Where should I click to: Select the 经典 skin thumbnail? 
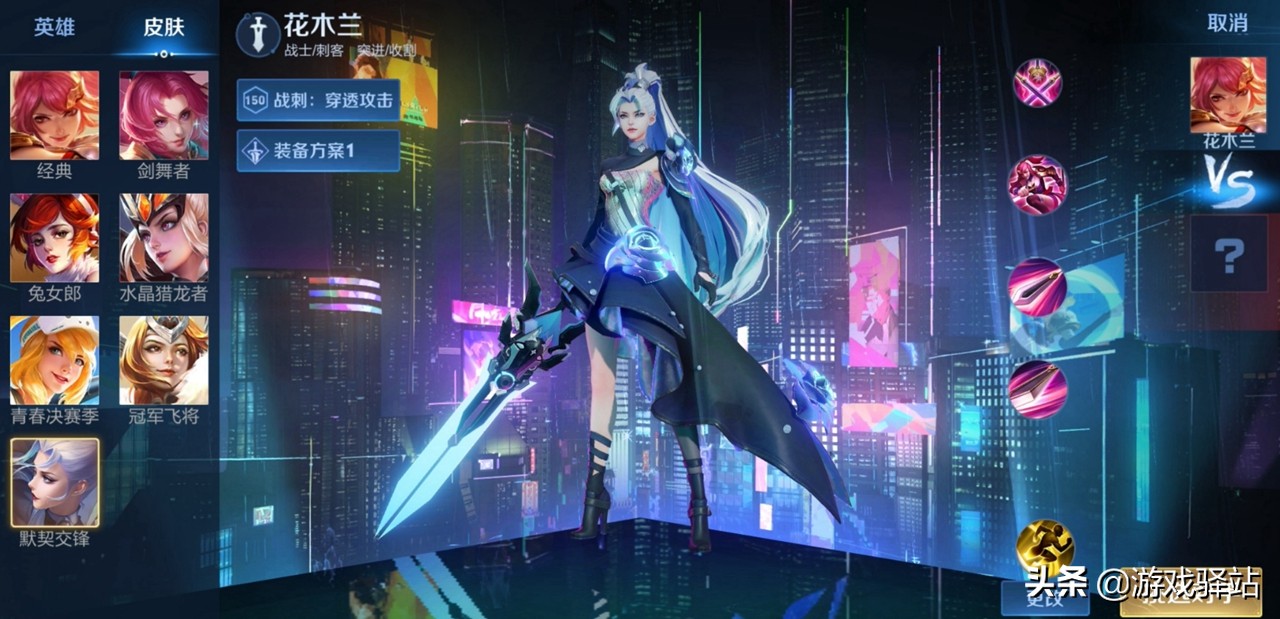[x=55, y=115]
